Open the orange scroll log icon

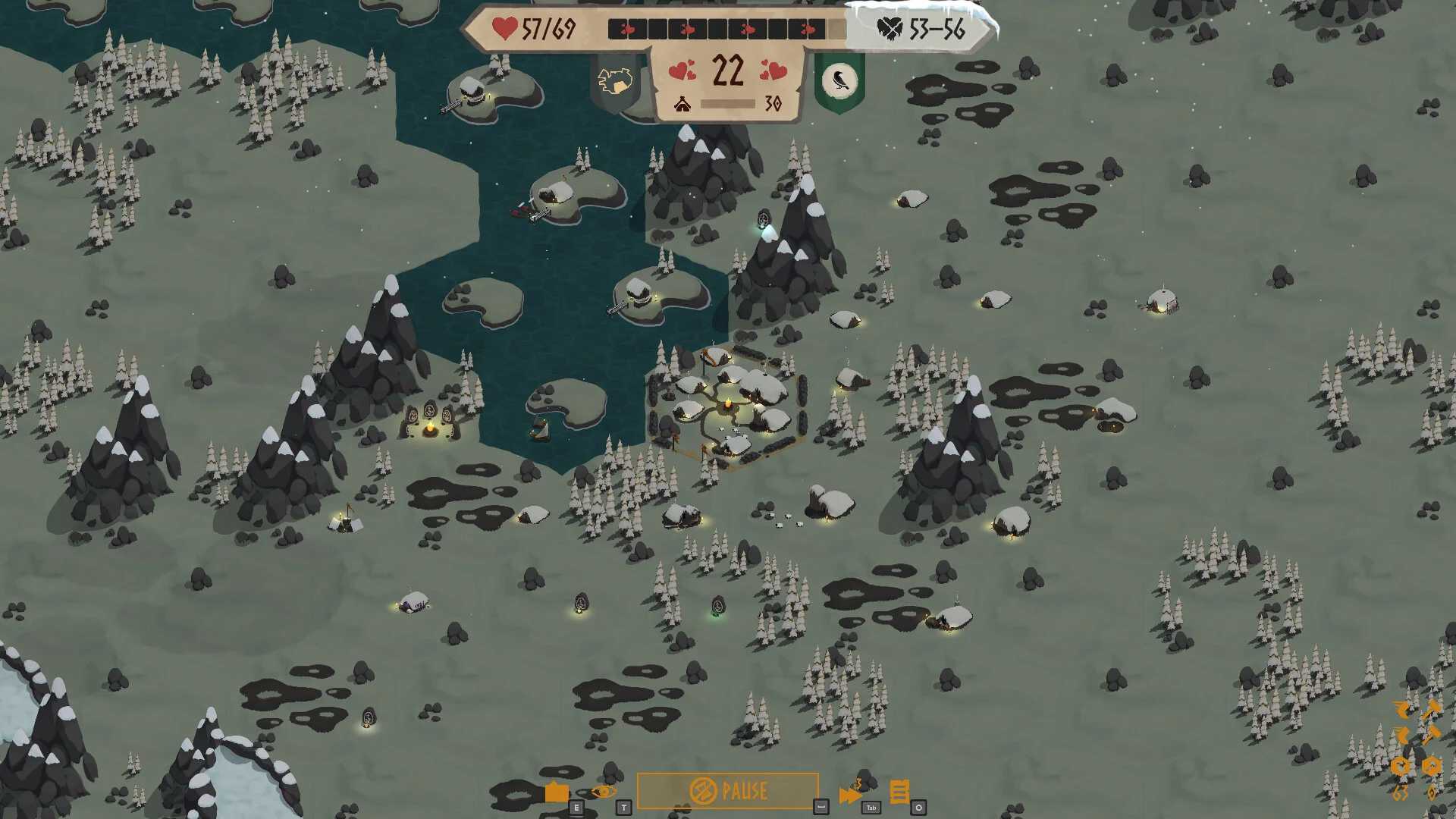(899, 792)
